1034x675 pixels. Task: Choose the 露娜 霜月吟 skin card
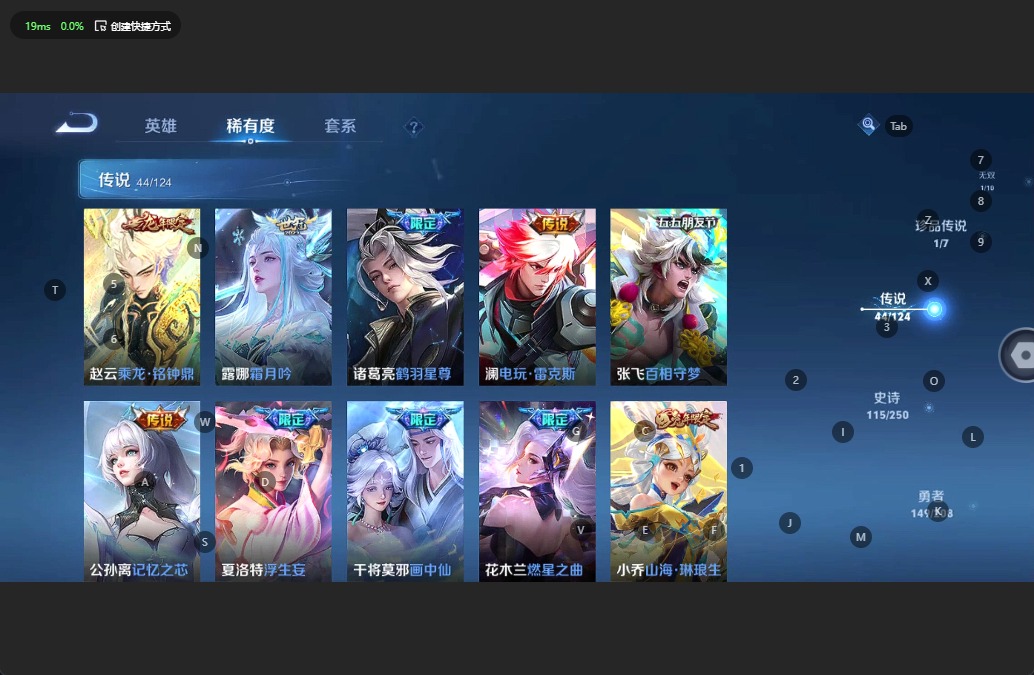[273, 297]
